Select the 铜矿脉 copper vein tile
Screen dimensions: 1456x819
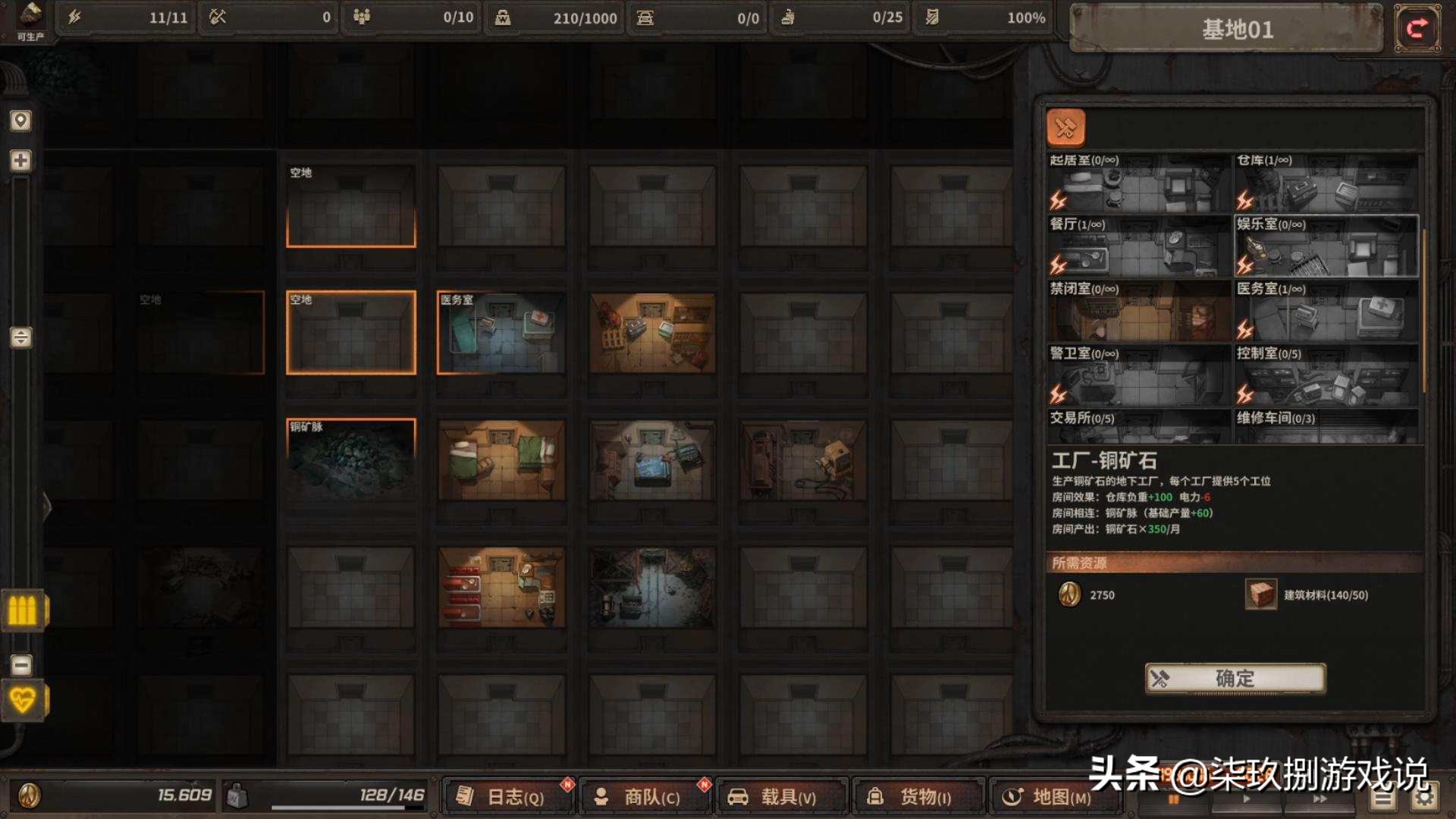coord(351,460)
